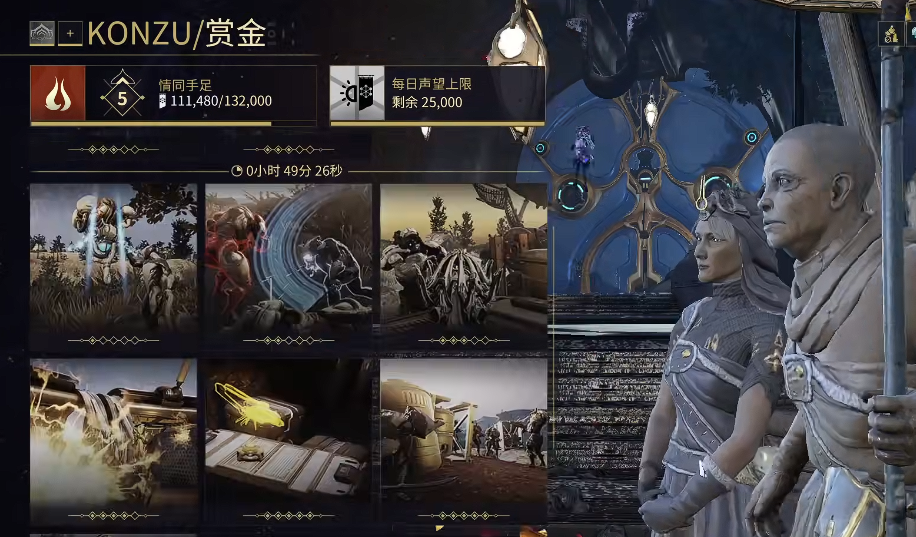Select the bounty with the glowing yellow cache
The image size is (916, 537).
point(289,440)
